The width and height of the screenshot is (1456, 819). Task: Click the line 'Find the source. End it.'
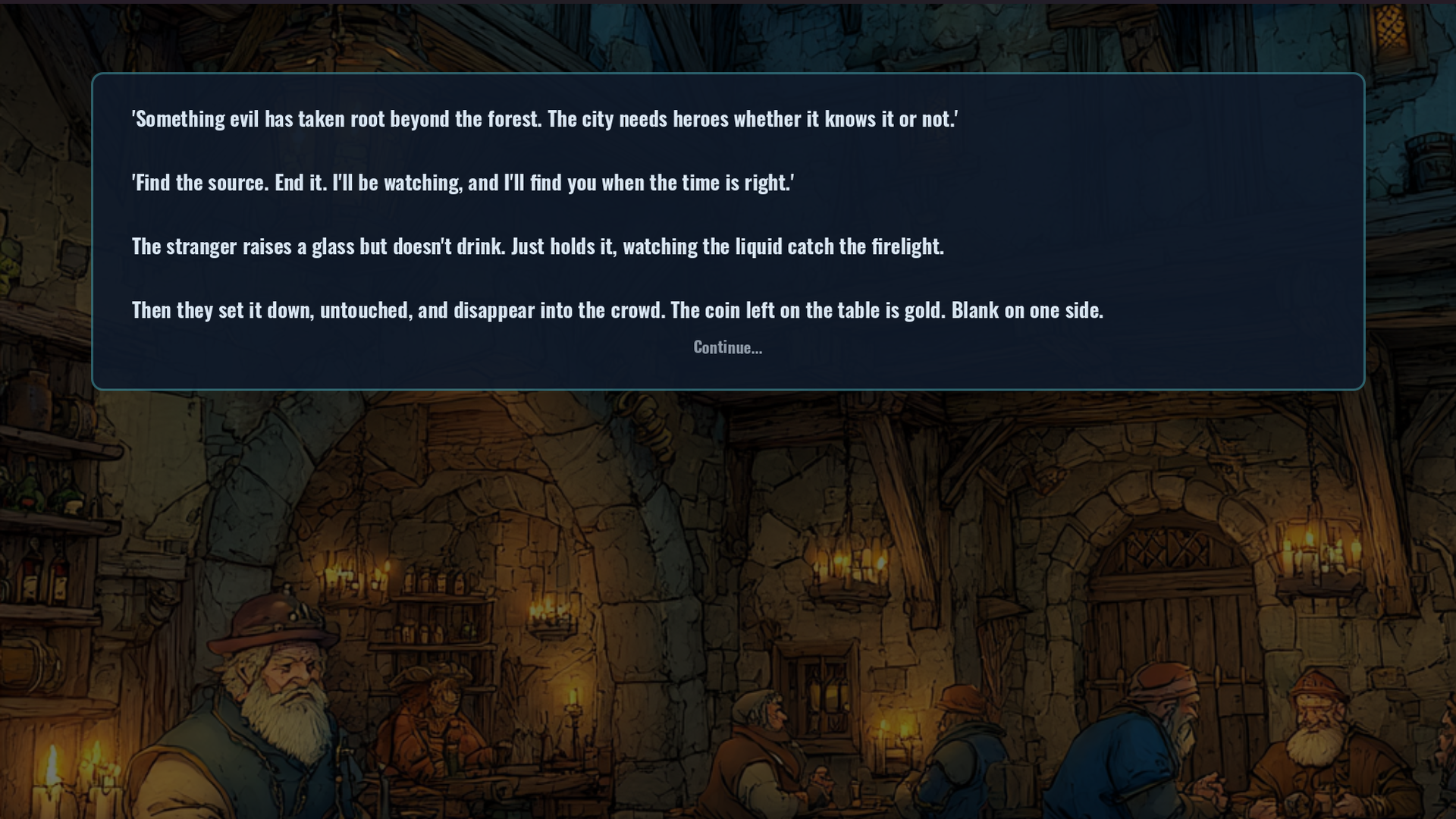click(463, 182)
